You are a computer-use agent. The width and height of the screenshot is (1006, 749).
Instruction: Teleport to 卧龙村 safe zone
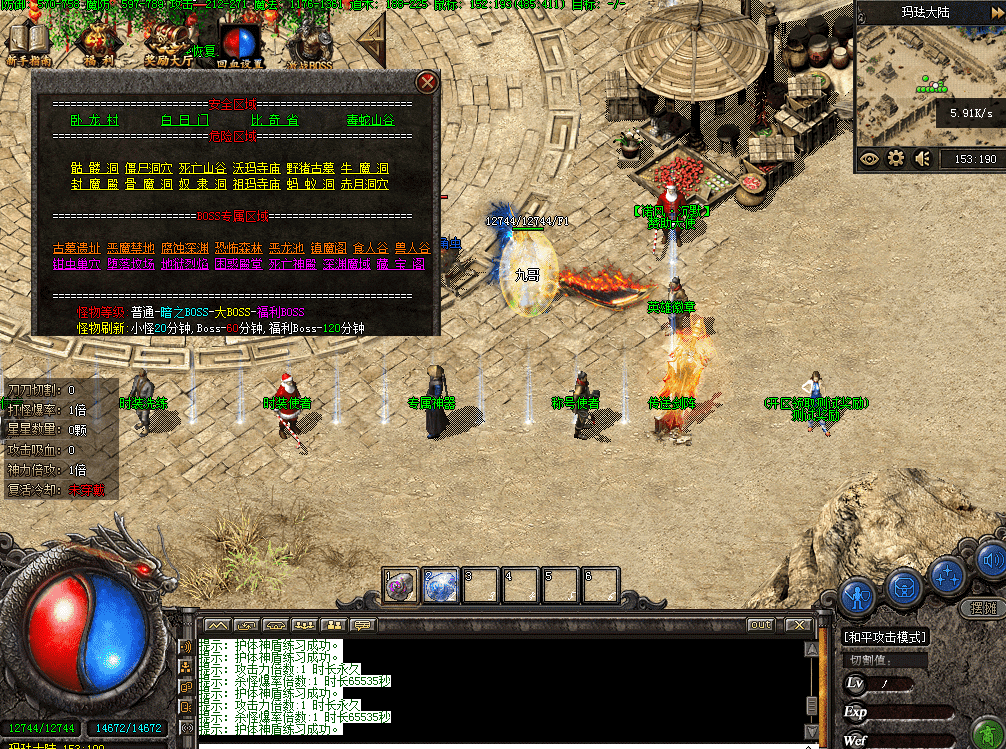pyautogui.click(x=94, y=120)
